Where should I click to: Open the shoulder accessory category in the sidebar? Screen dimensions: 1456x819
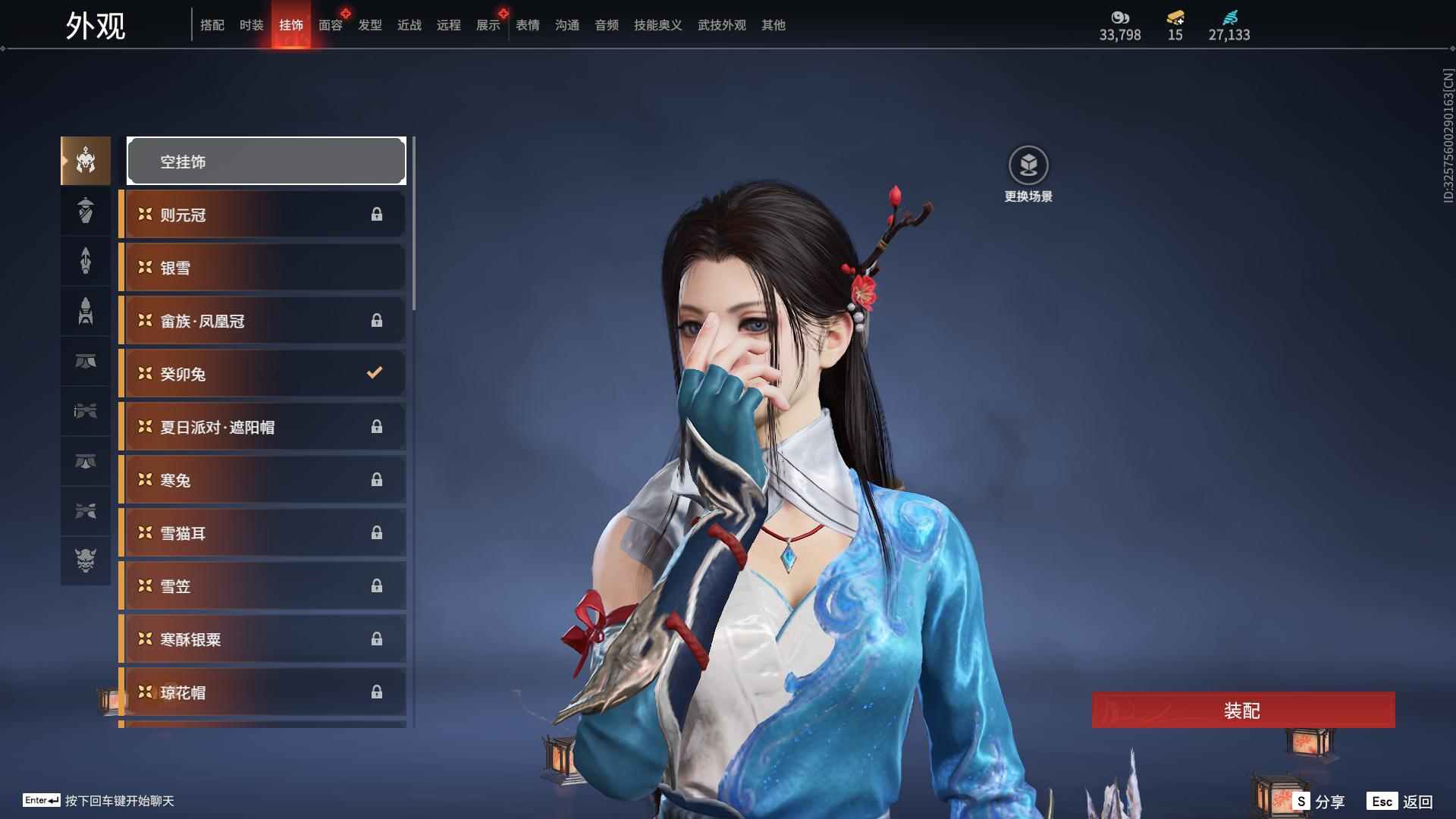pos(85,211)
